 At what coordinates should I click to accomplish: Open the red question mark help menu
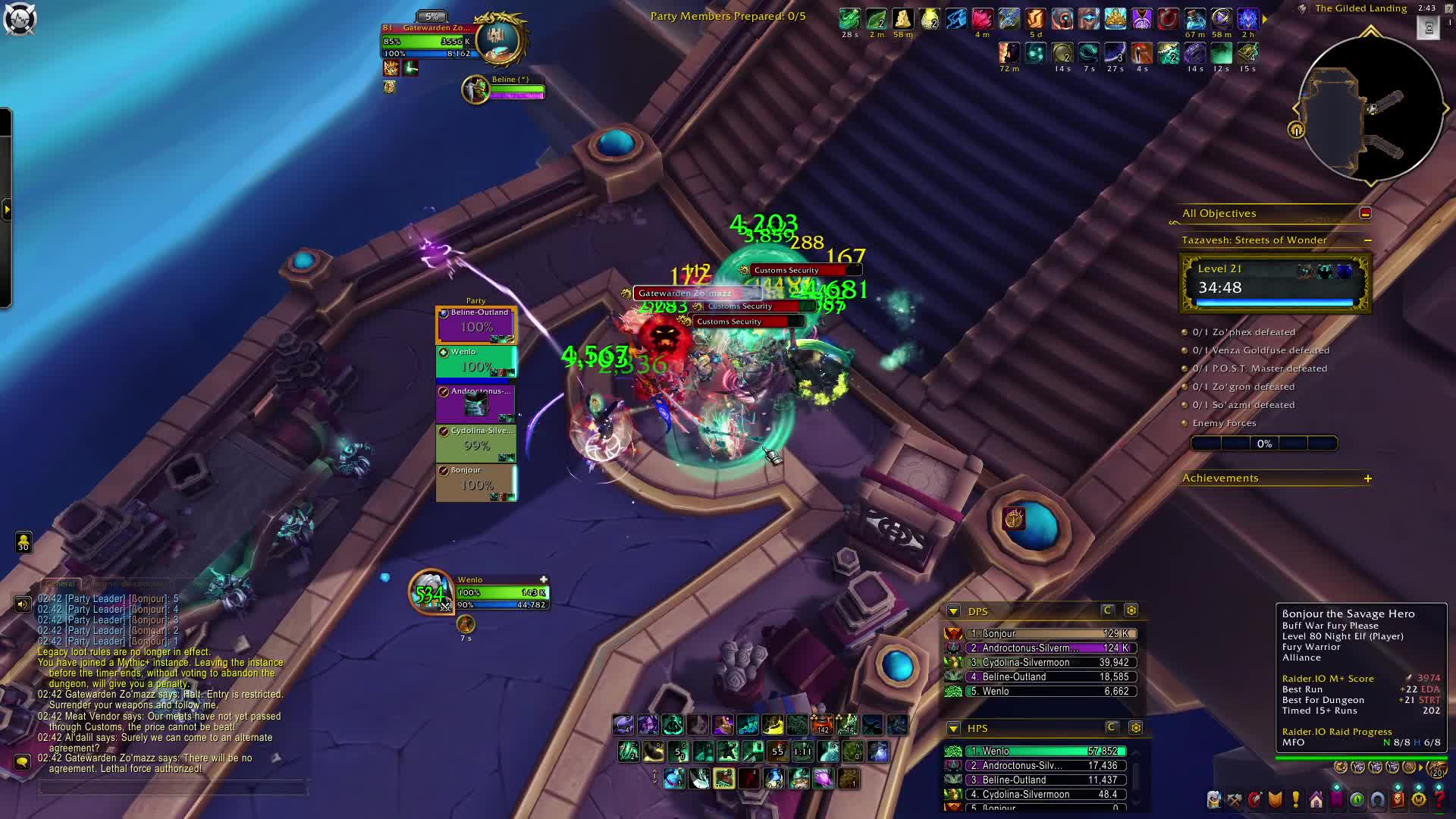tap(1439, 800)
